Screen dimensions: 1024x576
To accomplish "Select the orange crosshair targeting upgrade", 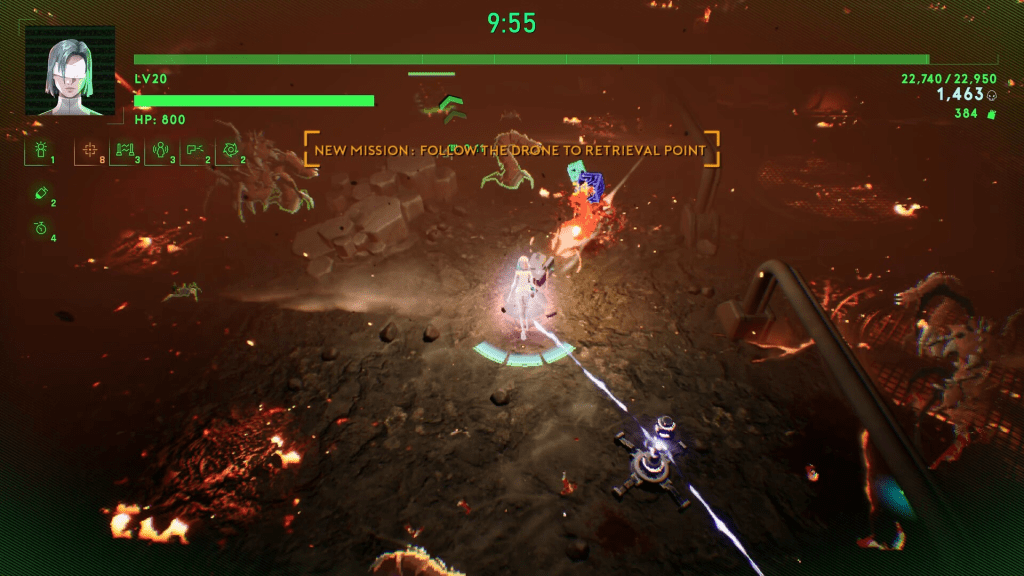I will coord(90,151).
